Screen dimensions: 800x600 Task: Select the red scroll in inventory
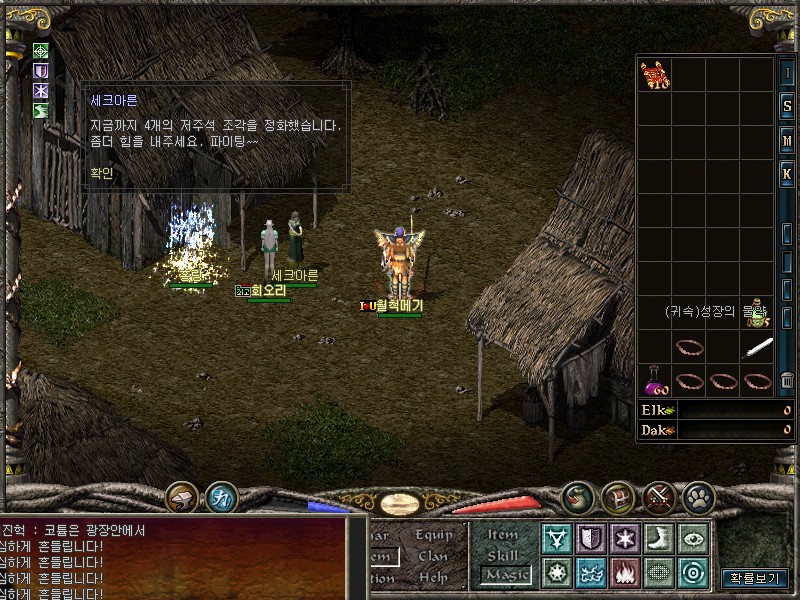click(655, 75)
